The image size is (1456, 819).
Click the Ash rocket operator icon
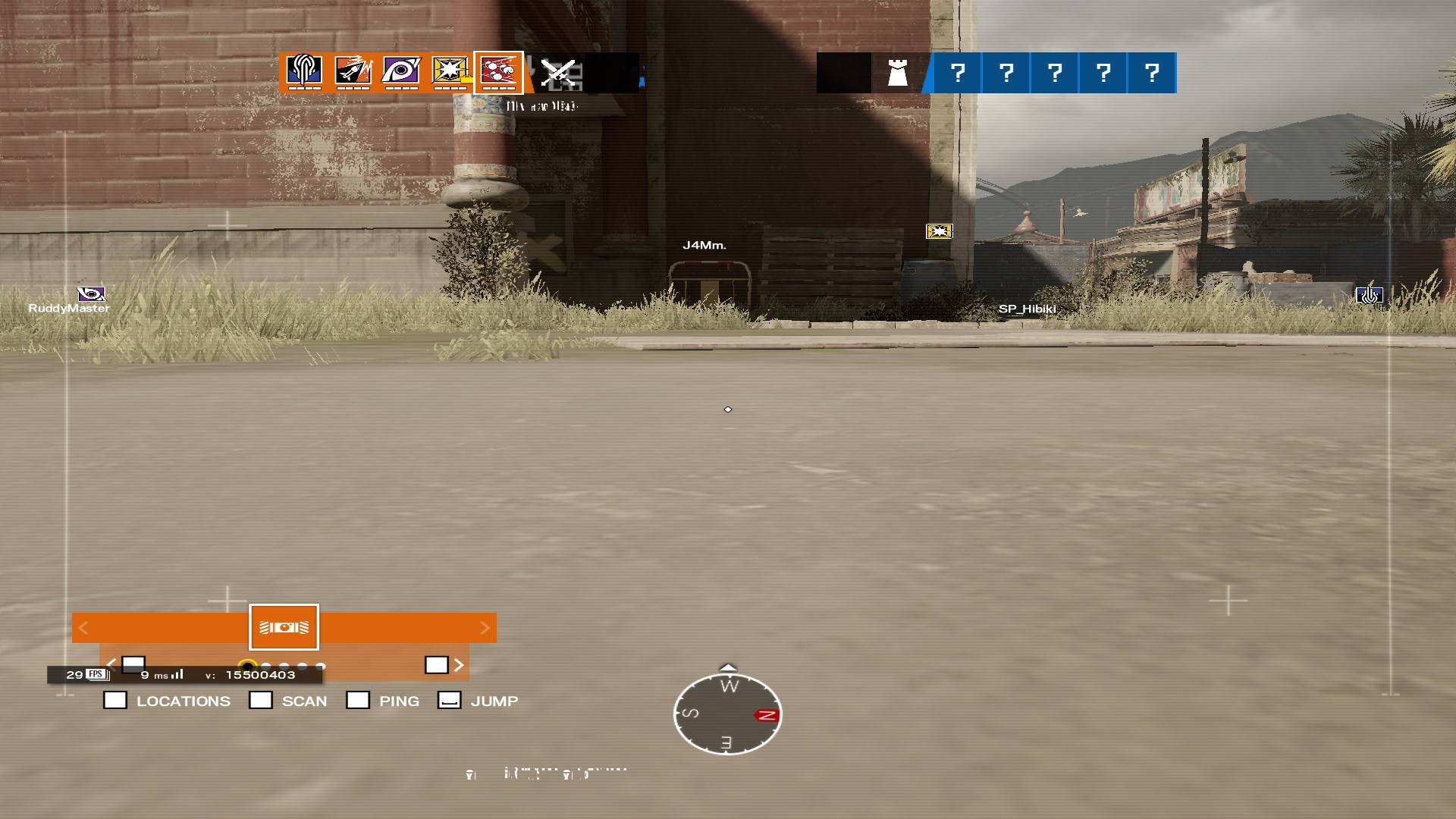pyautogui.click(x=353, y=72)
